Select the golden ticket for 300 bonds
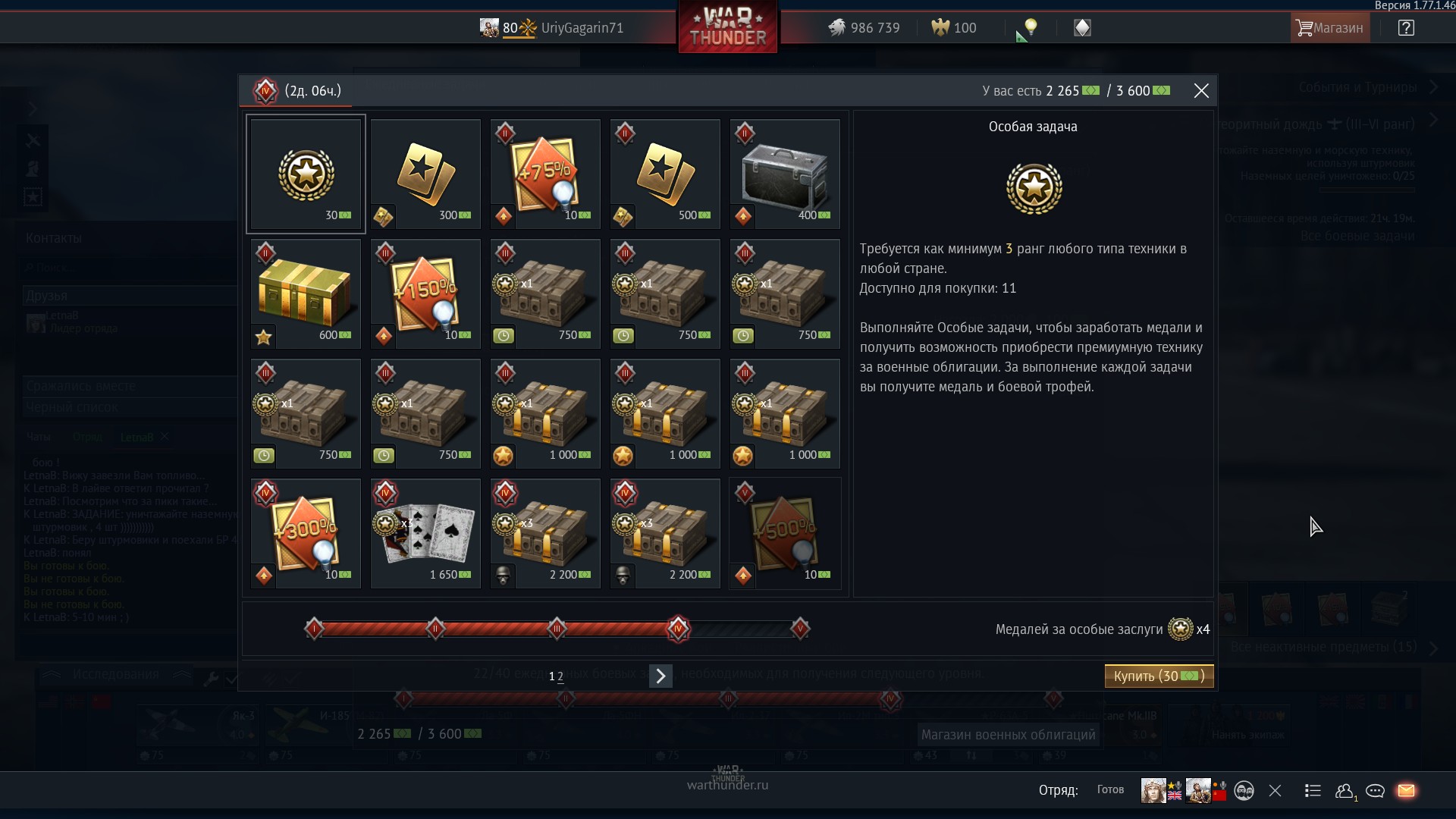1456x819 pixels. click(x=425, y=174)
